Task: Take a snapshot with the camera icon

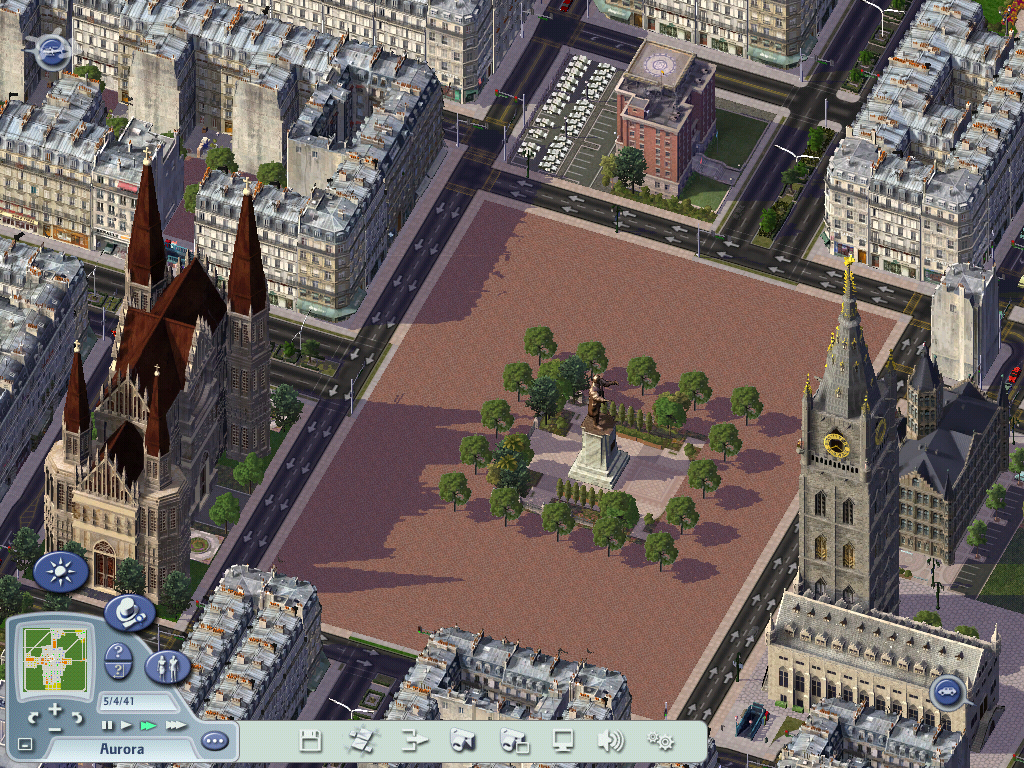Action: point(462,741)
